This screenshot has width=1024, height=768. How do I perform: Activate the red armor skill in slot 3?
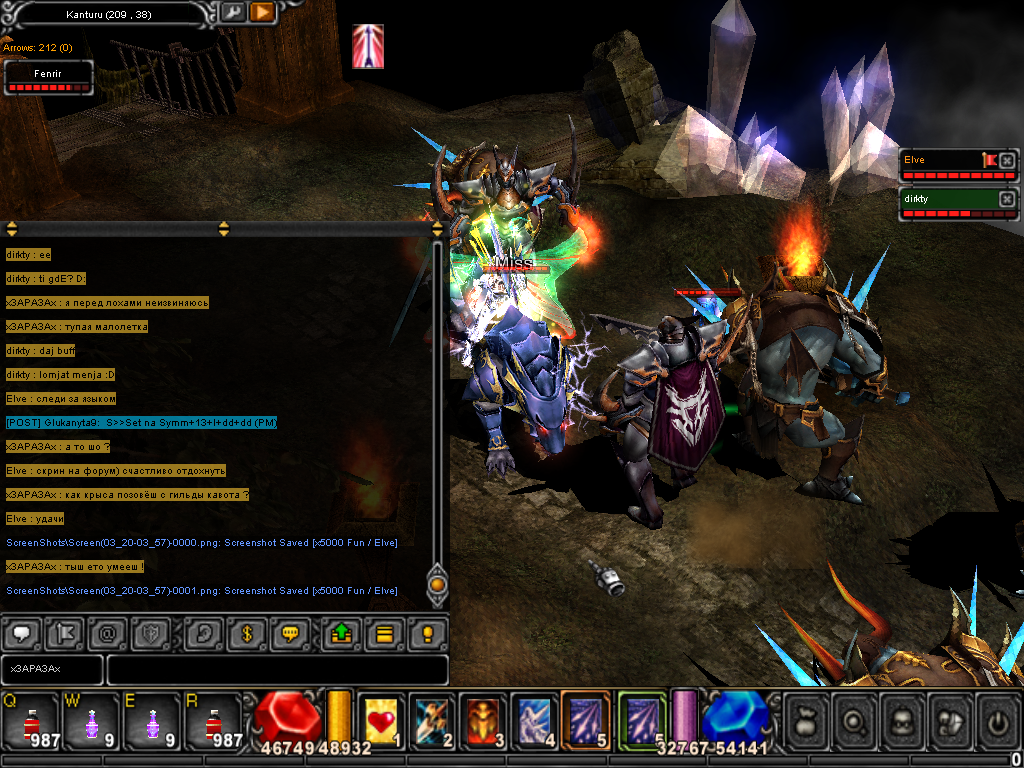click(485, 720)
